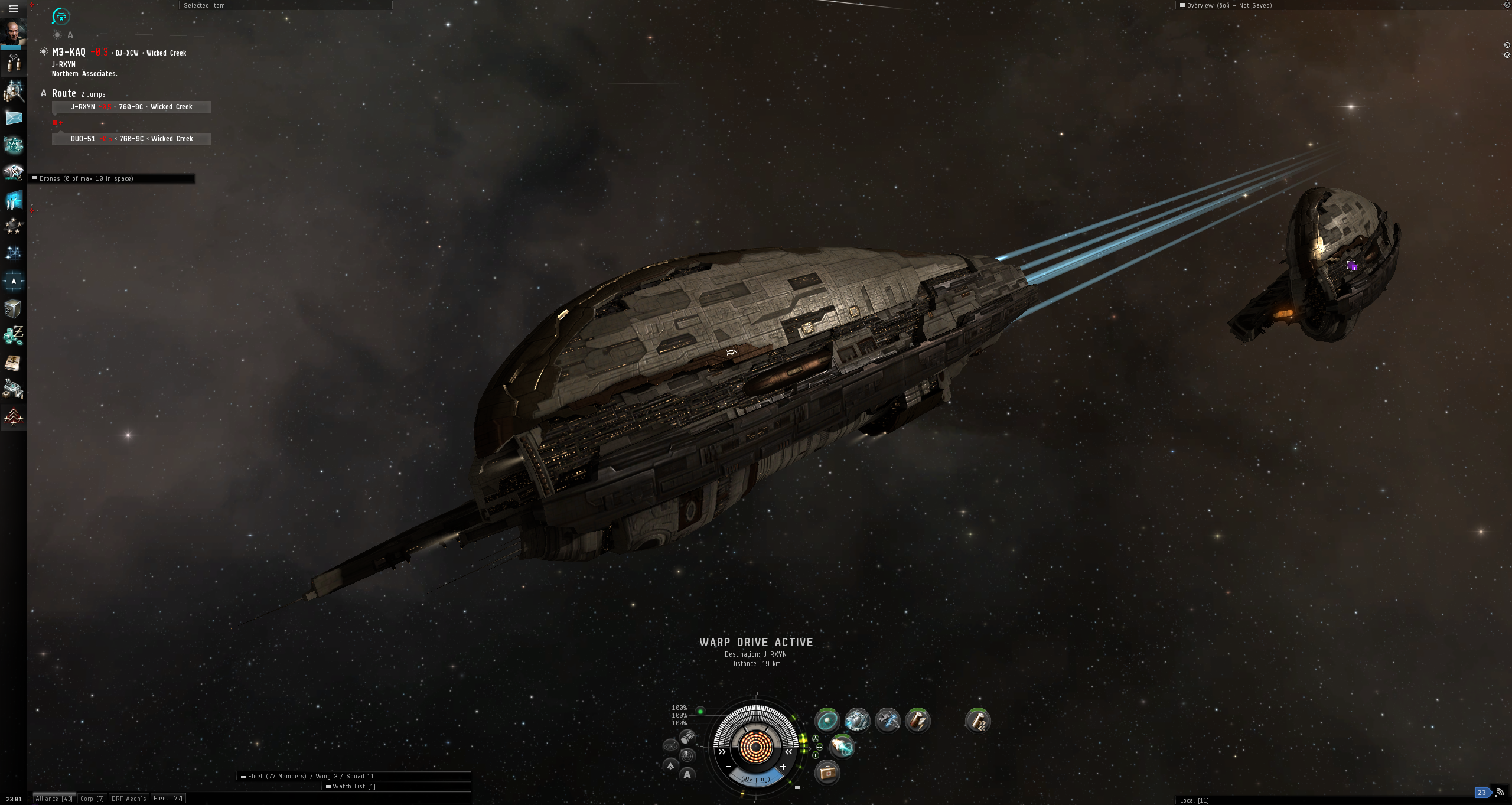Switch to the Corp chat tab

92,799
